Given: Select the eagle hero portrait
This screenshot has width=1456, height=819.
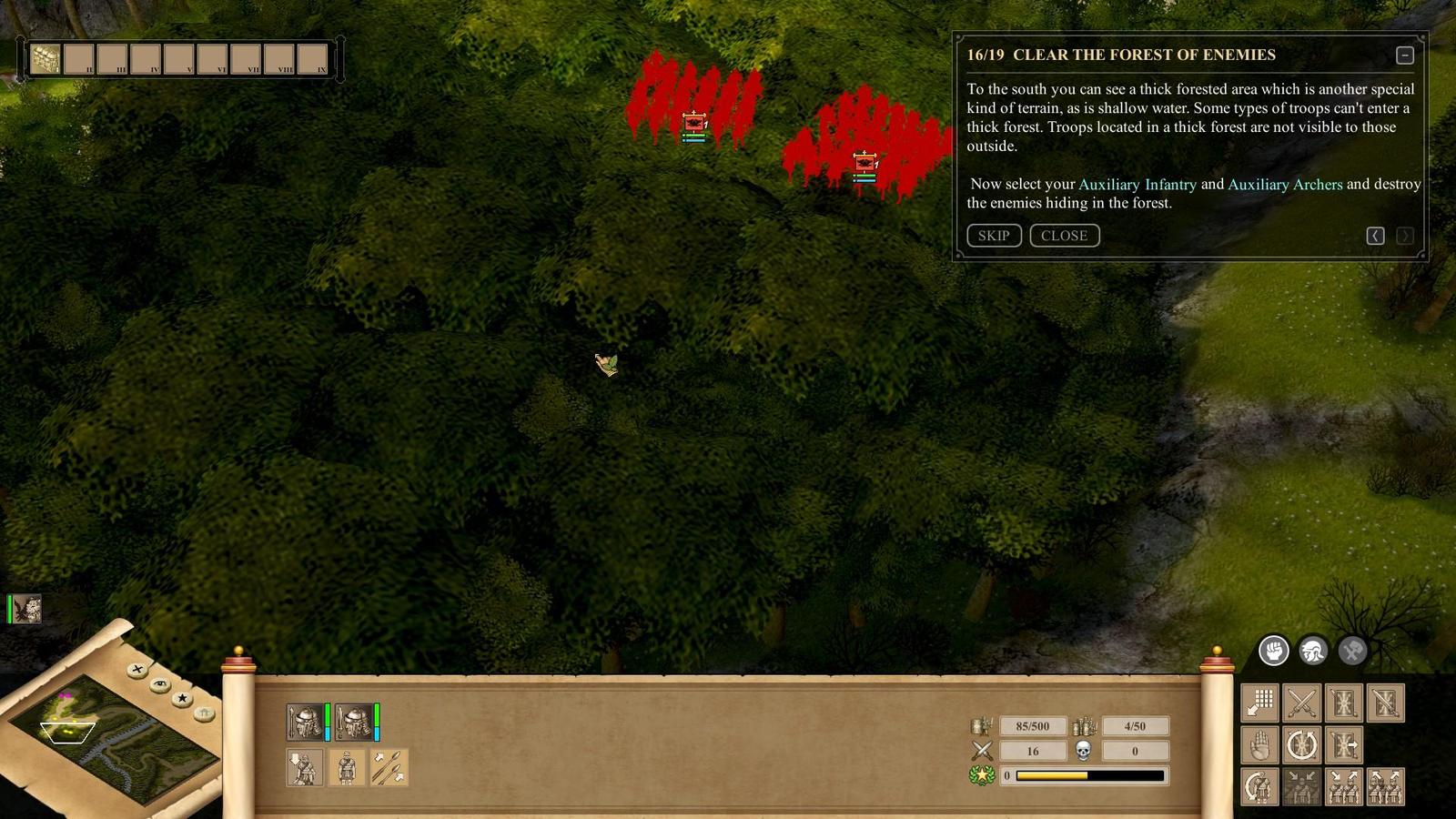Looking at the screenshot, I should click(x=27, y=609).
